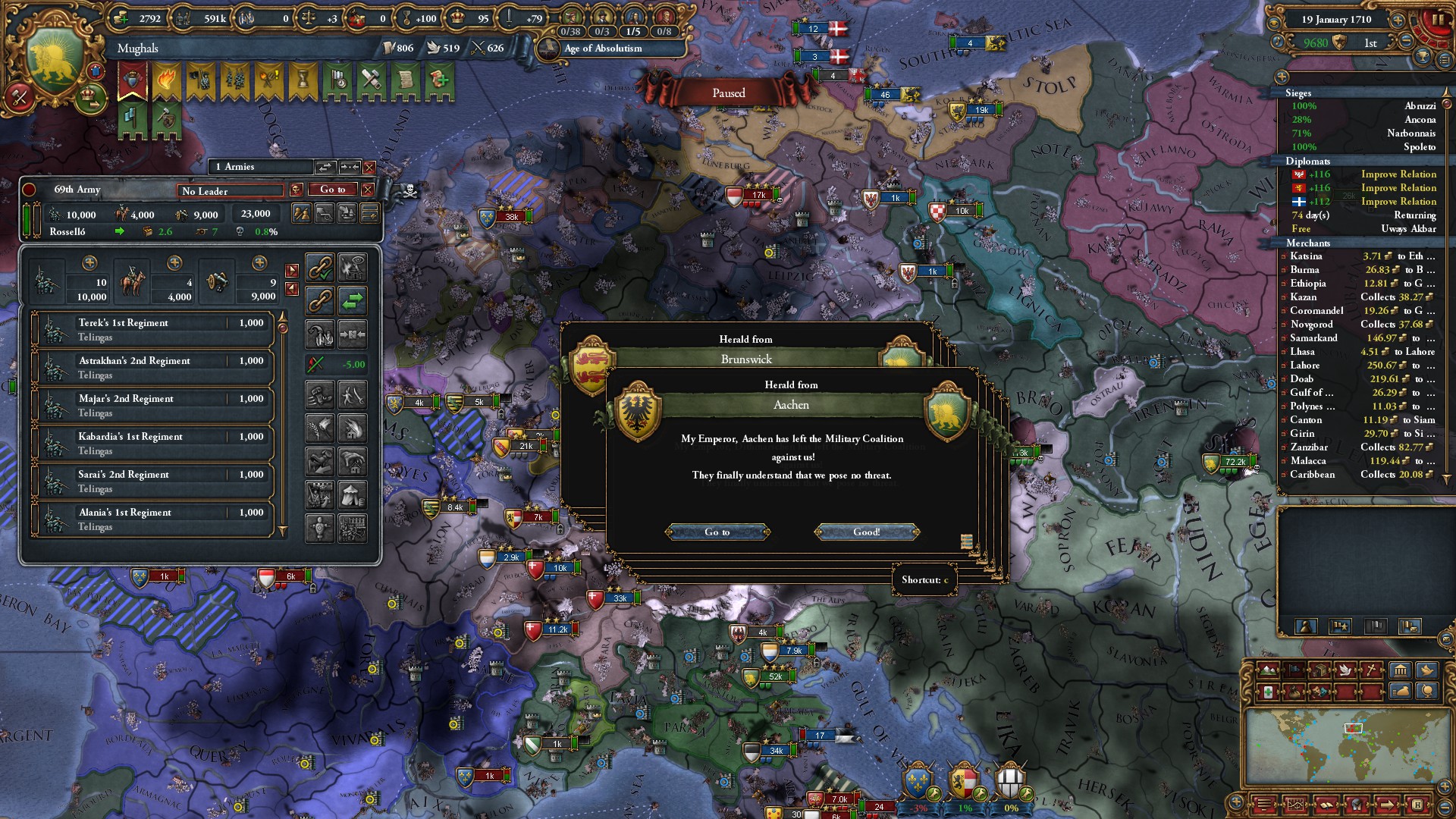Select the Ancona siege in the outliner
This screenshot has height=819, width=1456.
point(1363,120)
